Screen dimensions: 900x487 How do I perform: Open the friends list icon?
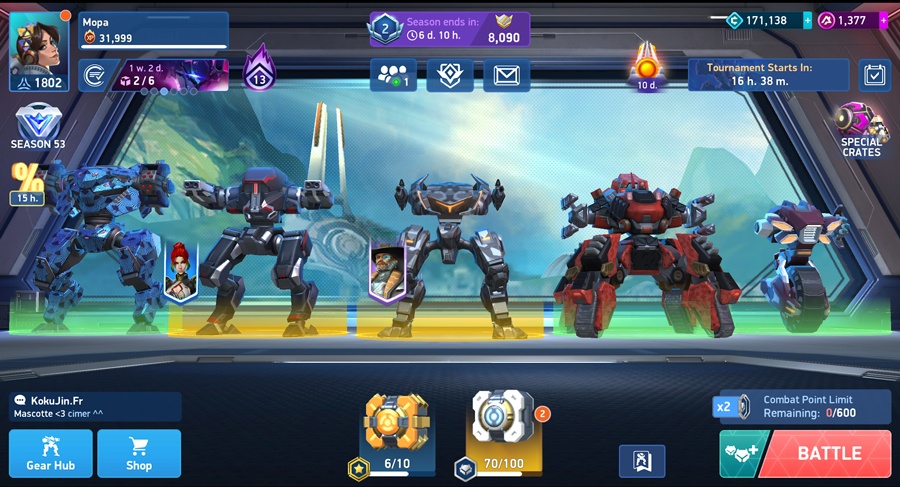[x=393, y=75]
